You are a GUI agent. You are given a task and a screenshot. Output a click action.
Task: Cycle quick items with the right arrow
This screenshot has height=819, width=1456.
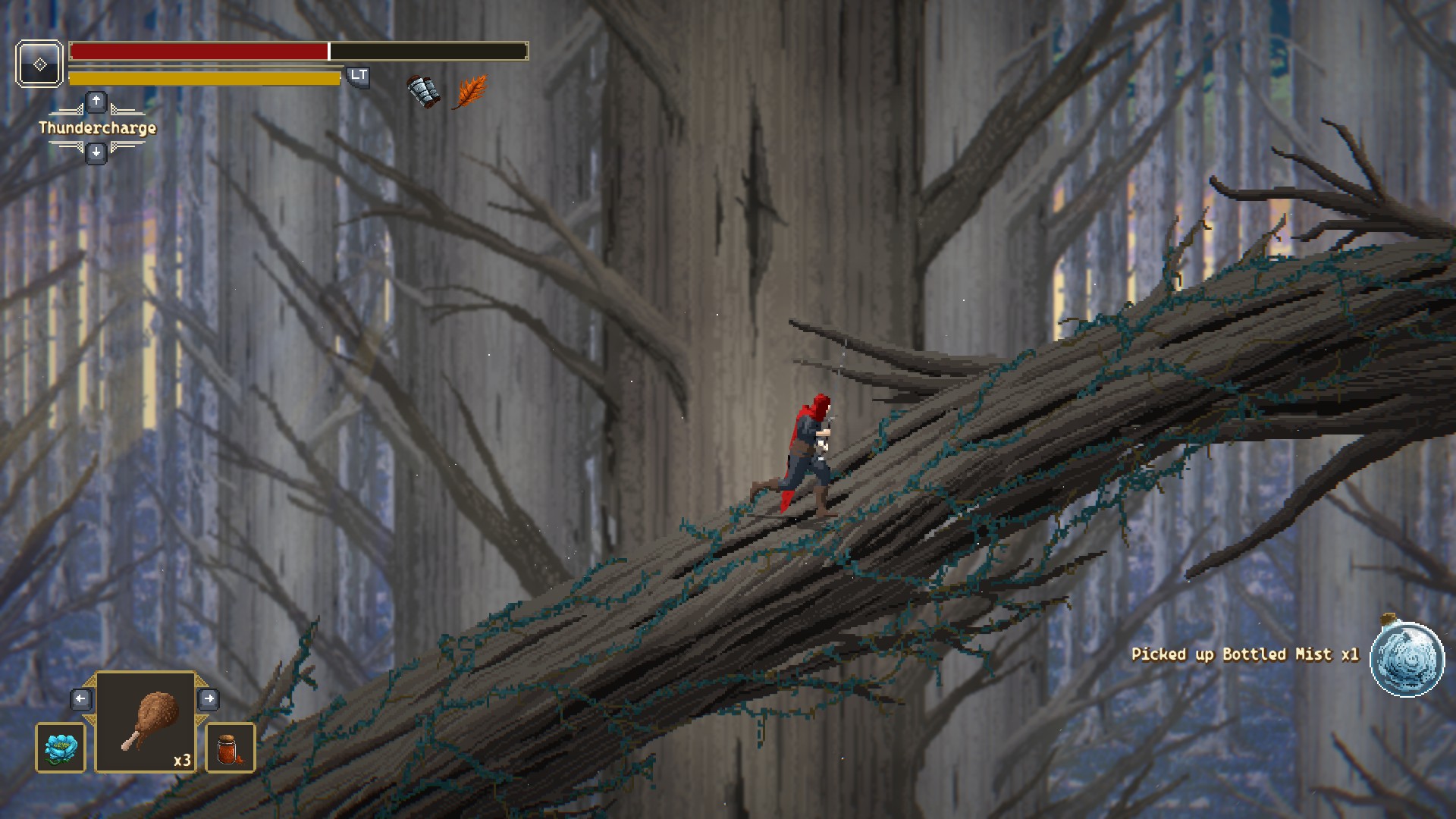[209, 698]
